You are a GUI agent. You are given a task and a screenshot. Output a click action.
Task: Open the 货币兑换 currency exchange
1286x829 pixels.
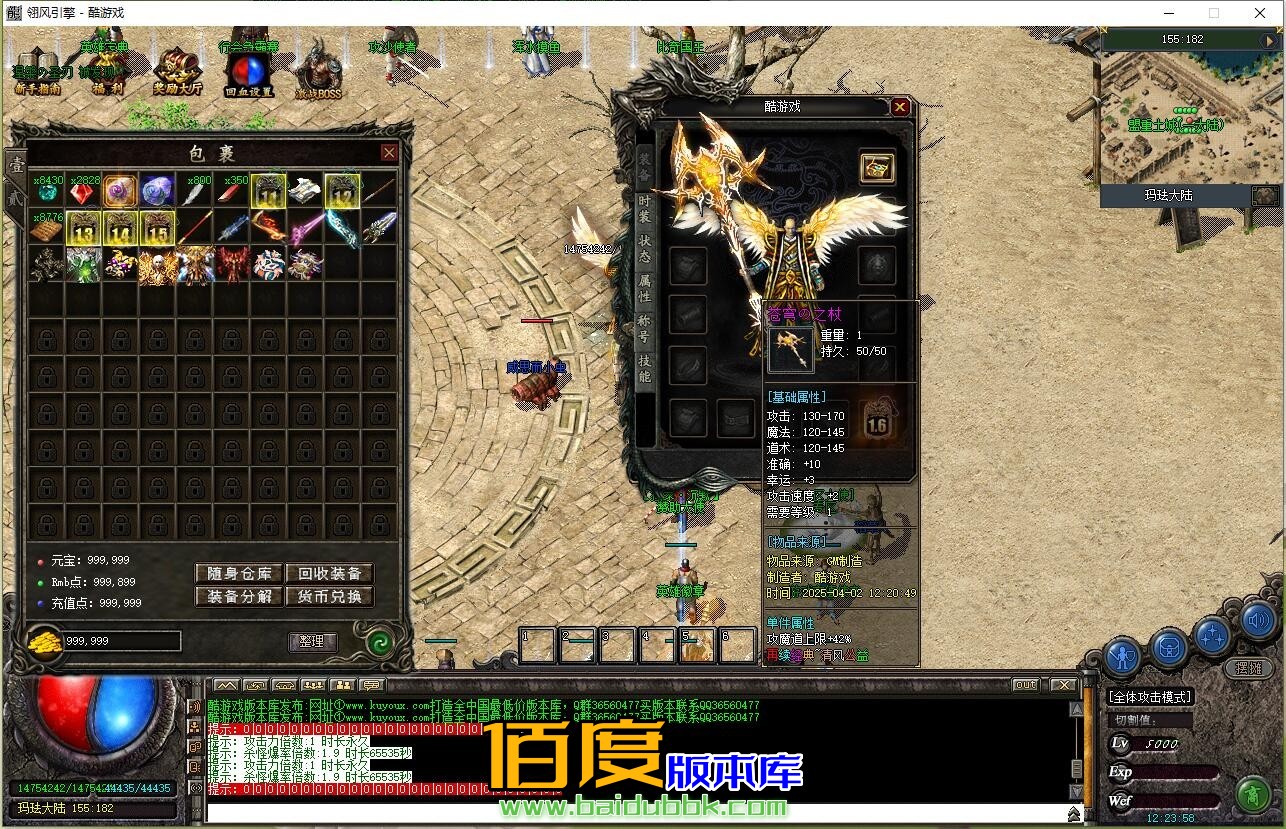coord(329,596)
